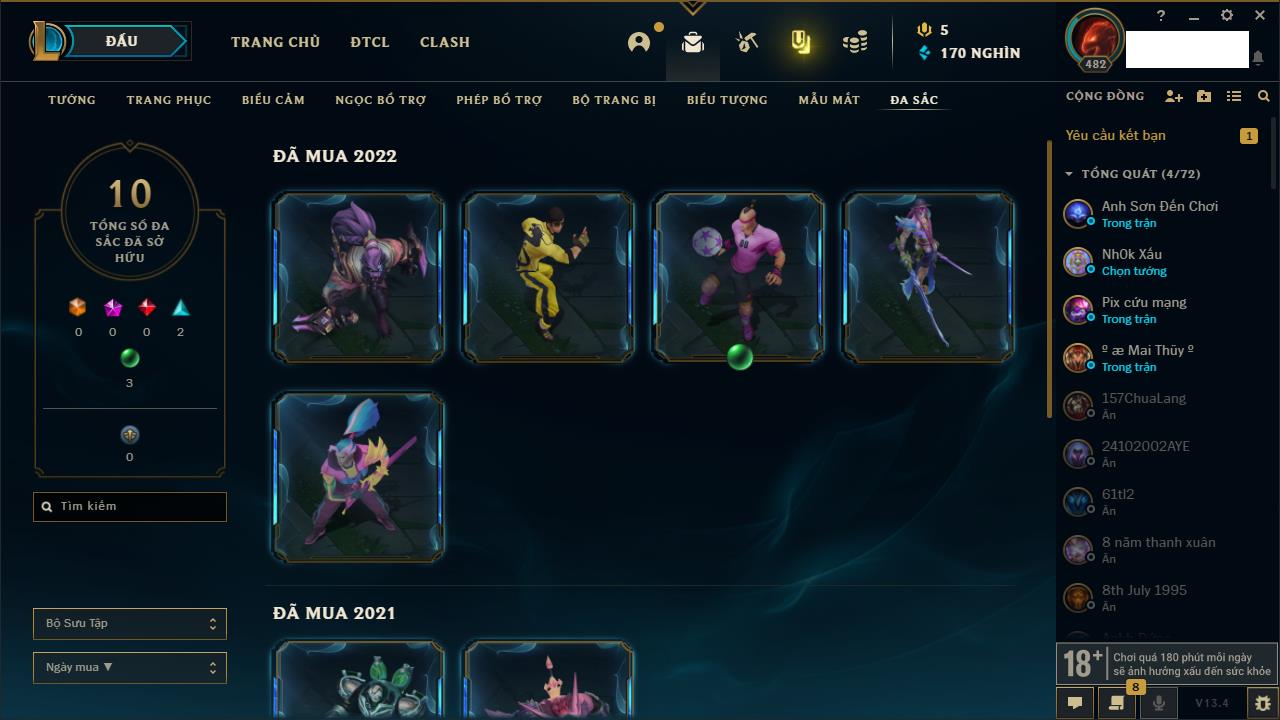Image resolution: width=1280 pixels, height=720 pixels.
Task: Open the CLASH menu
Action: pos(445,42)
